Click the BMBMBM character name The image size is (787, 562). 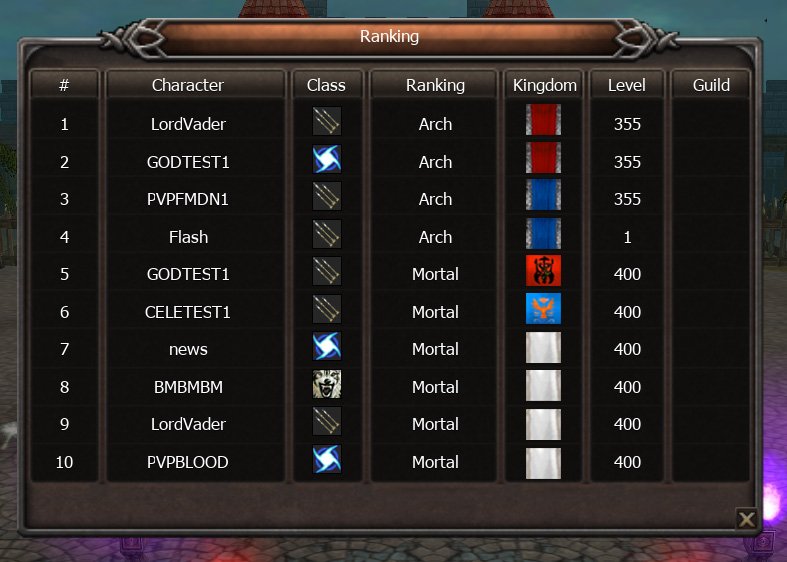tap(188, 387)
